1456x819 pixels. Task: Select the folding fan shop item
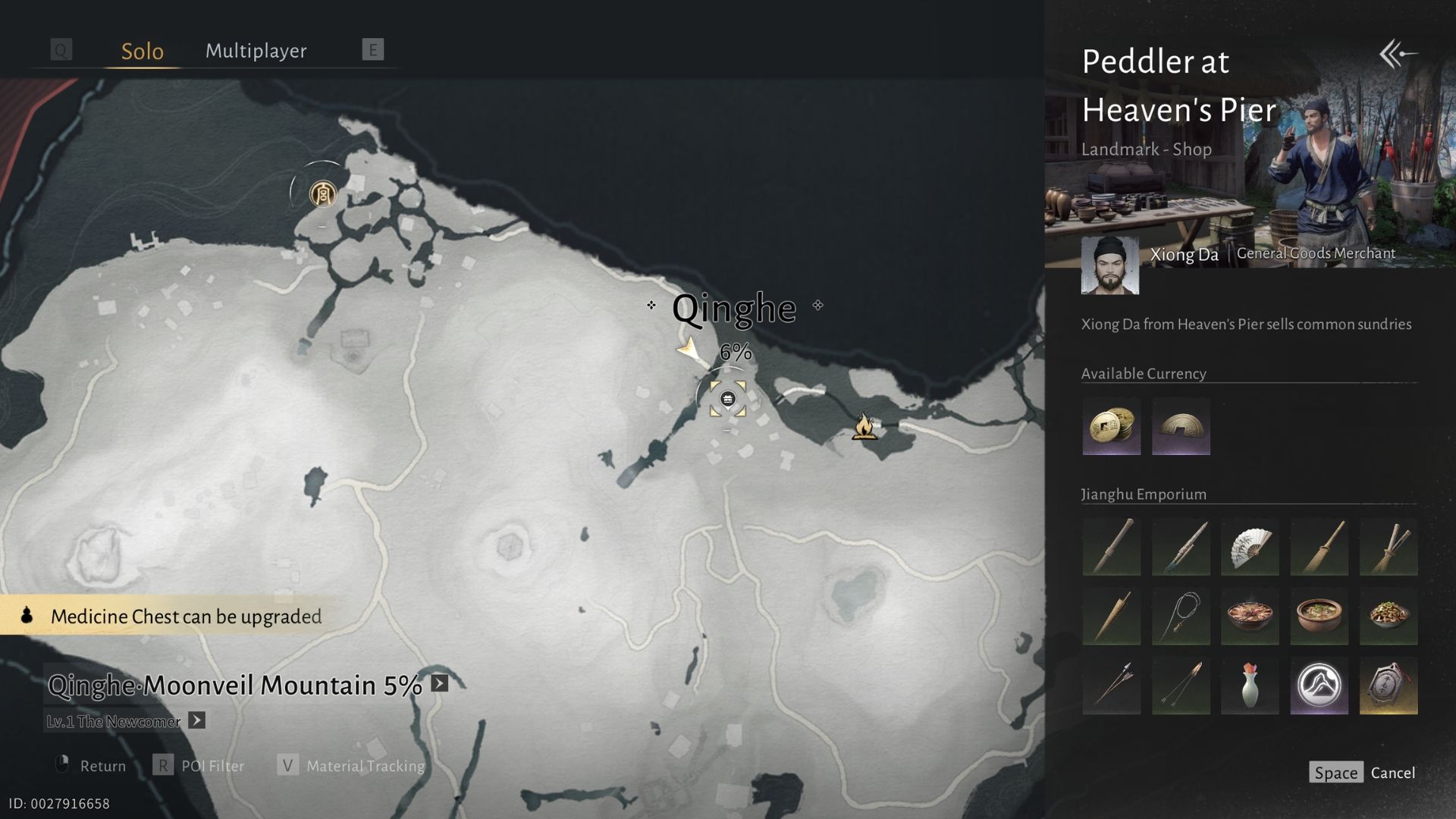coord(1250,547)
